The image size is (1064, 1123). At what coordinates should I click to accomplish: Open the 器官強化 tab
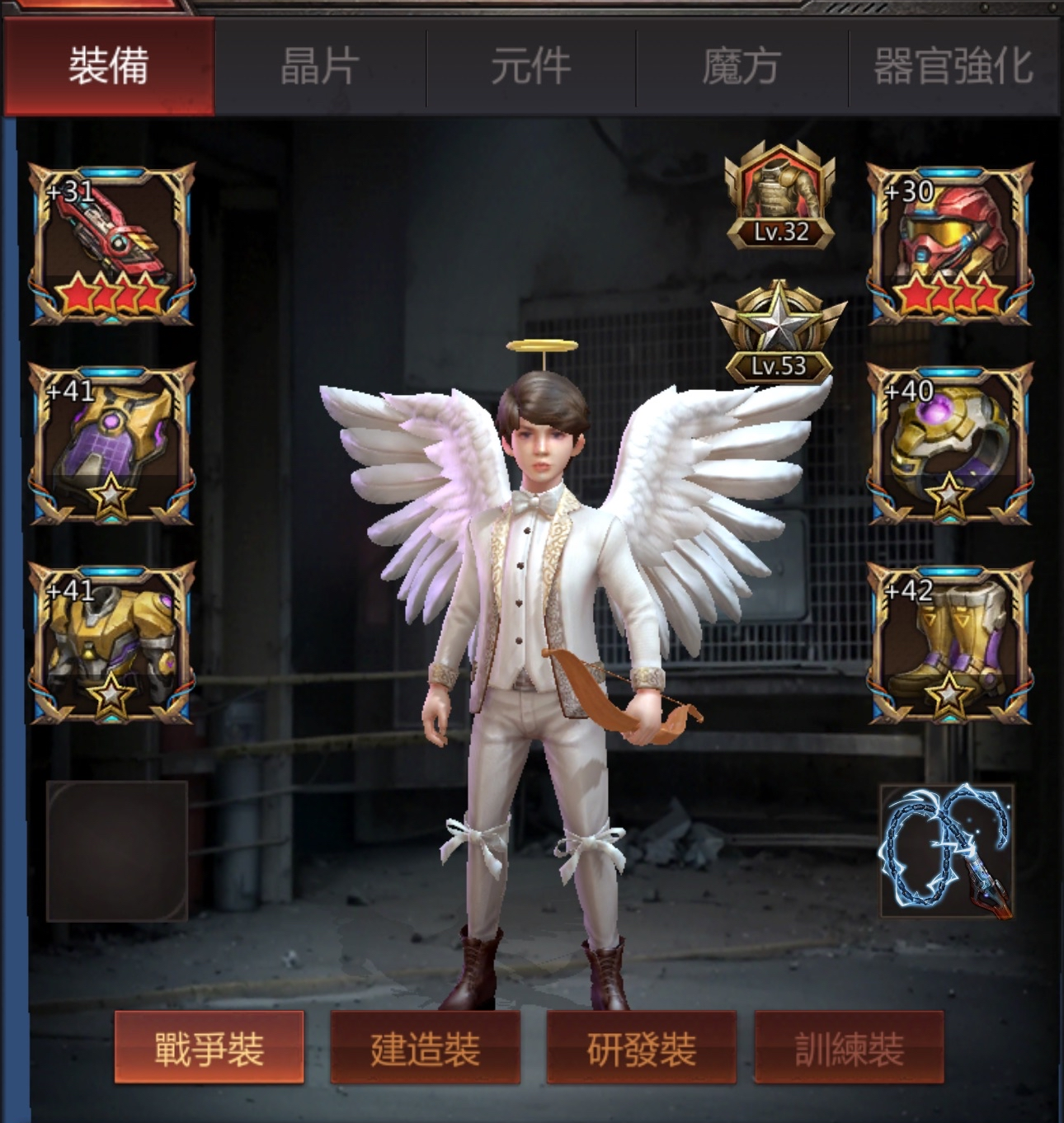click(953, 66)
